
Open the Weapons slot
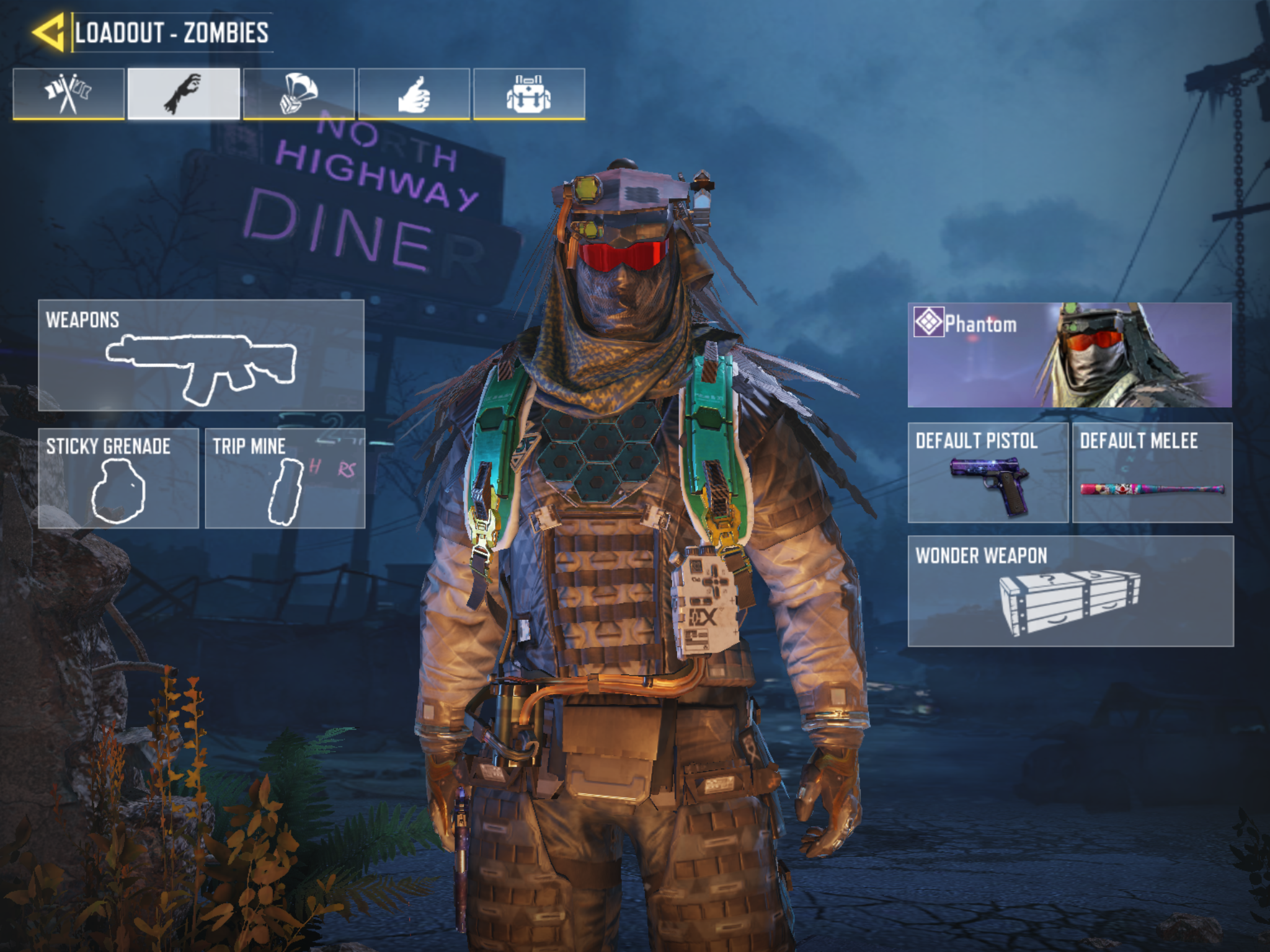click(201, 355)
